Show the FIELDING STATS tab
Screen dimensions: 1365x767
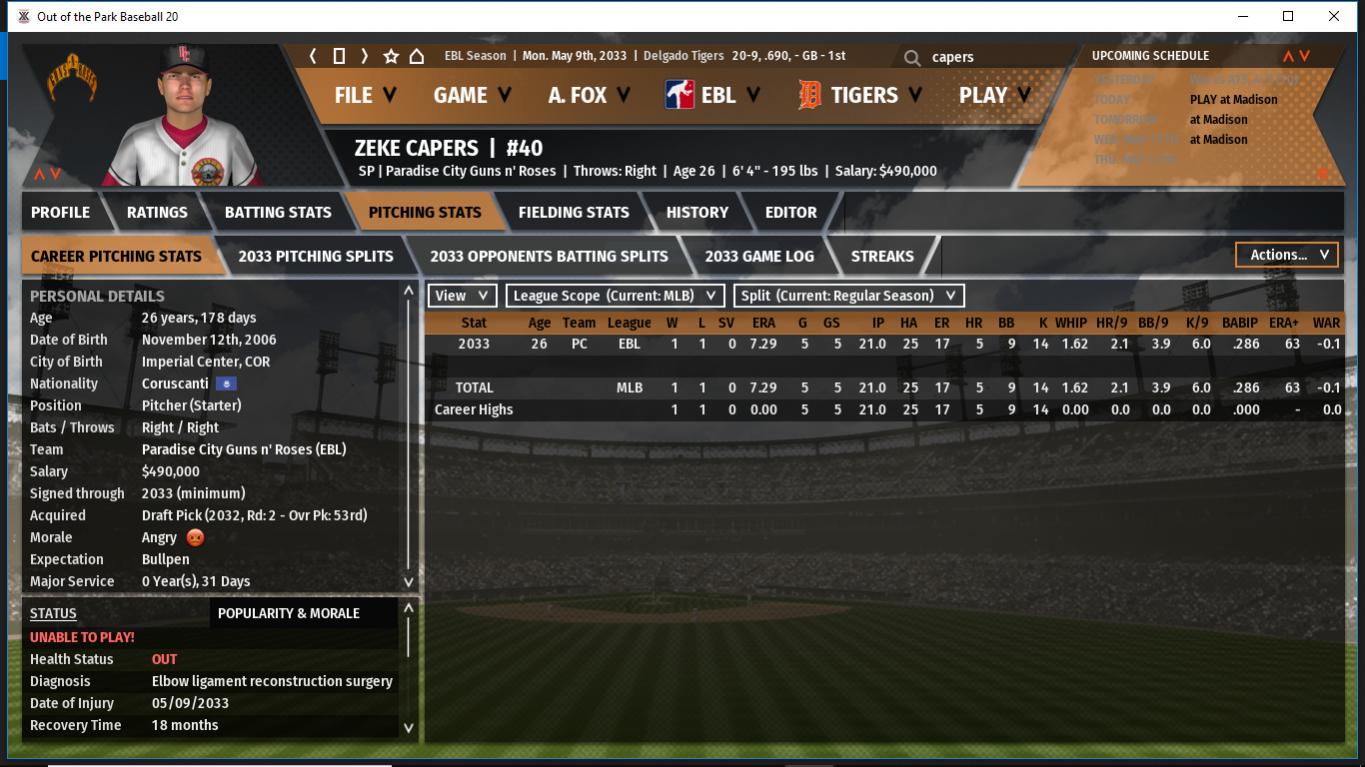tap(573, 212)
